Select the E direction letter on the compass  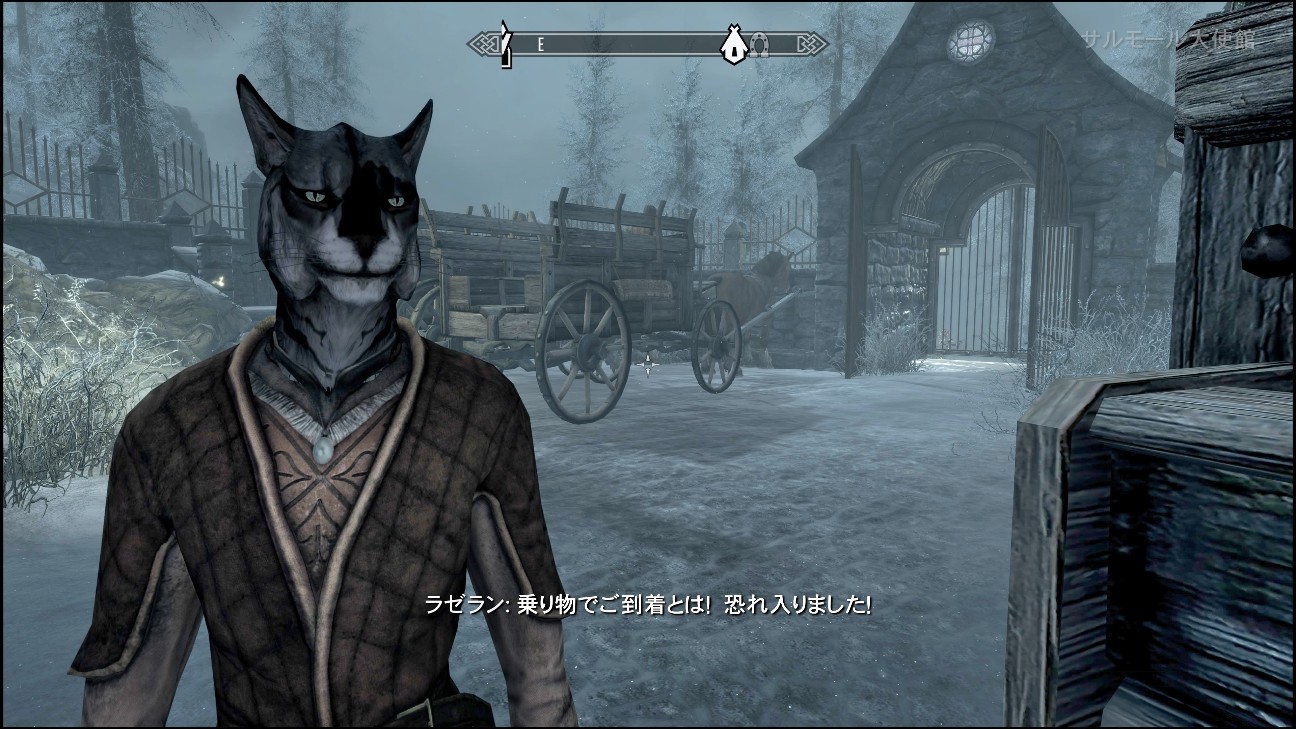(x=540, y=43)
